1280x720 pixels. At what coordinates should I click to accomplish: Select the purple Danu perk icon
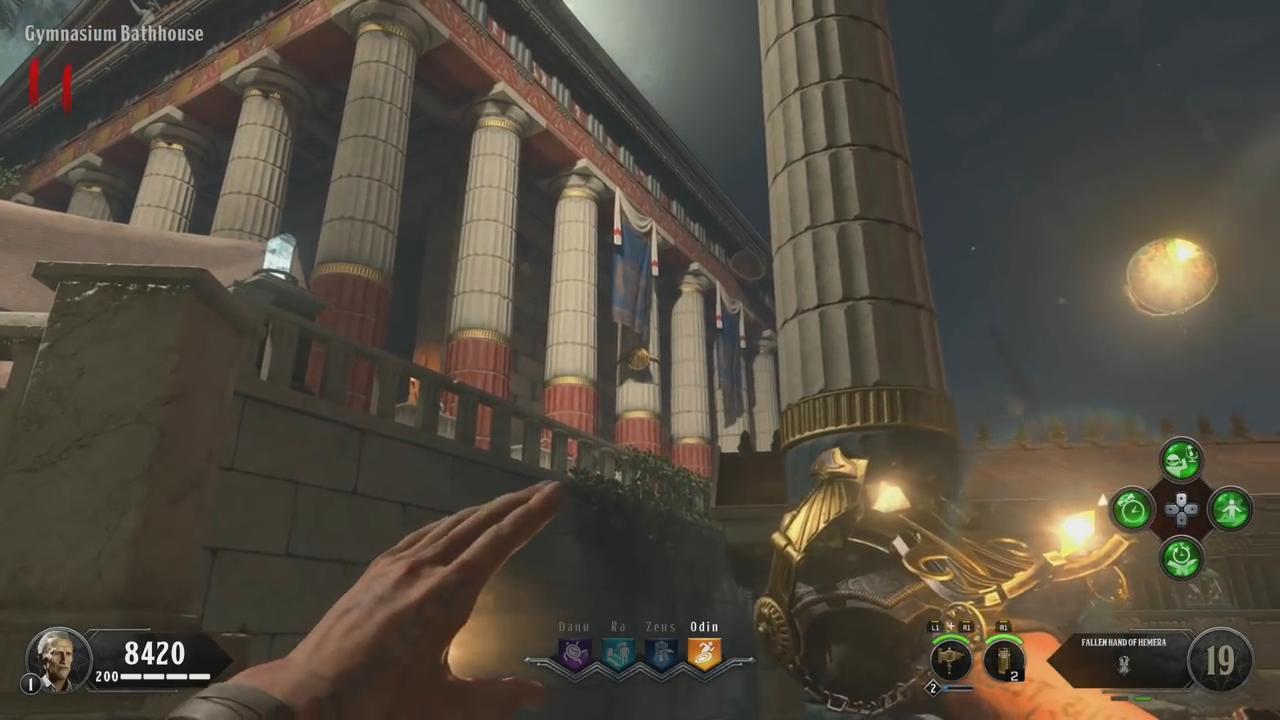coord(575,654)
